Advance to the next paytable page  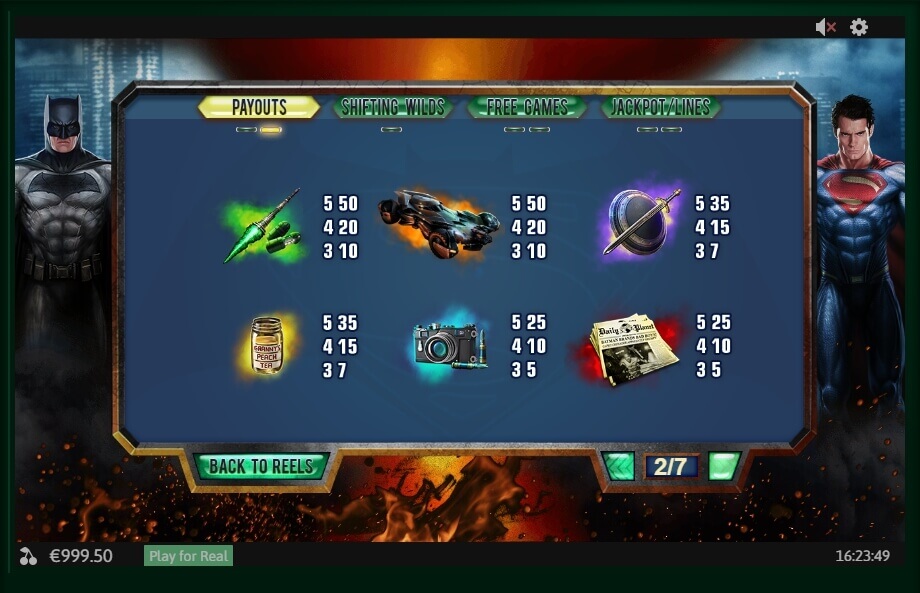724,466
